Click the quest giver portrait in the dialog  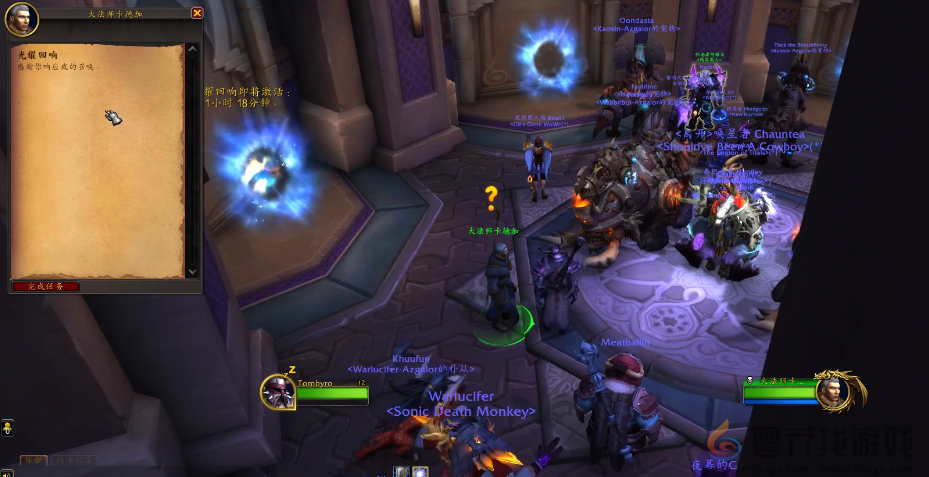[21, 17]
